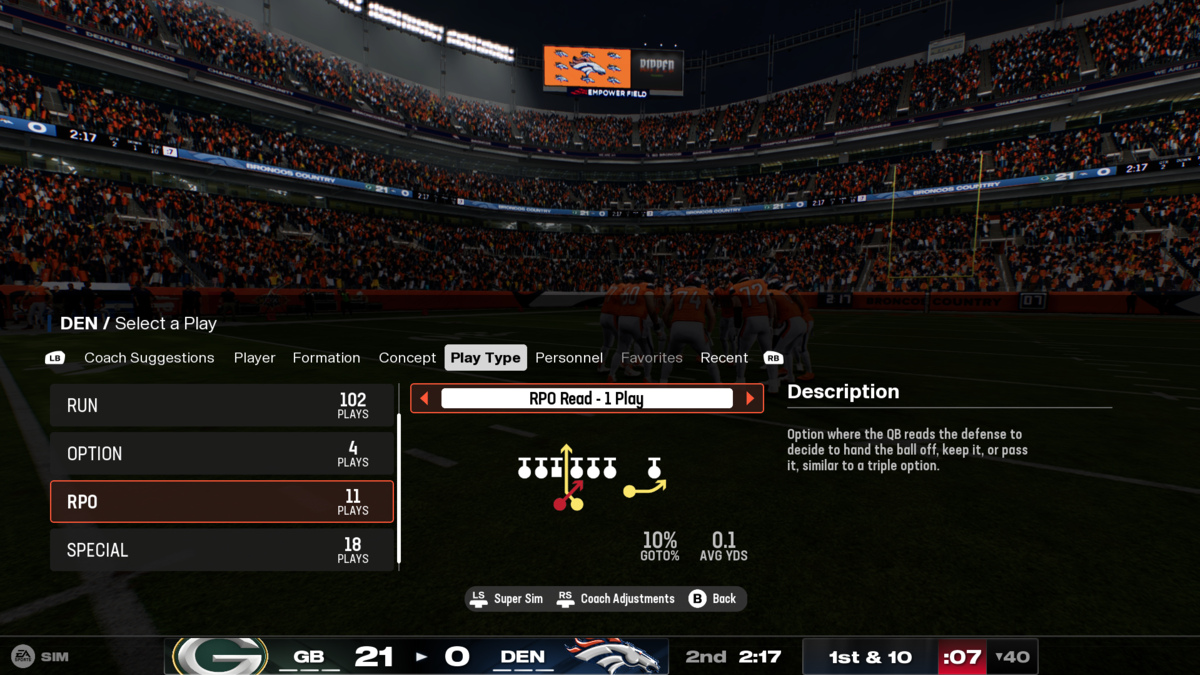This screenshot has height=675, width=1200.
Task: Open Coach Adjustments
Action: tap(616, 599)
